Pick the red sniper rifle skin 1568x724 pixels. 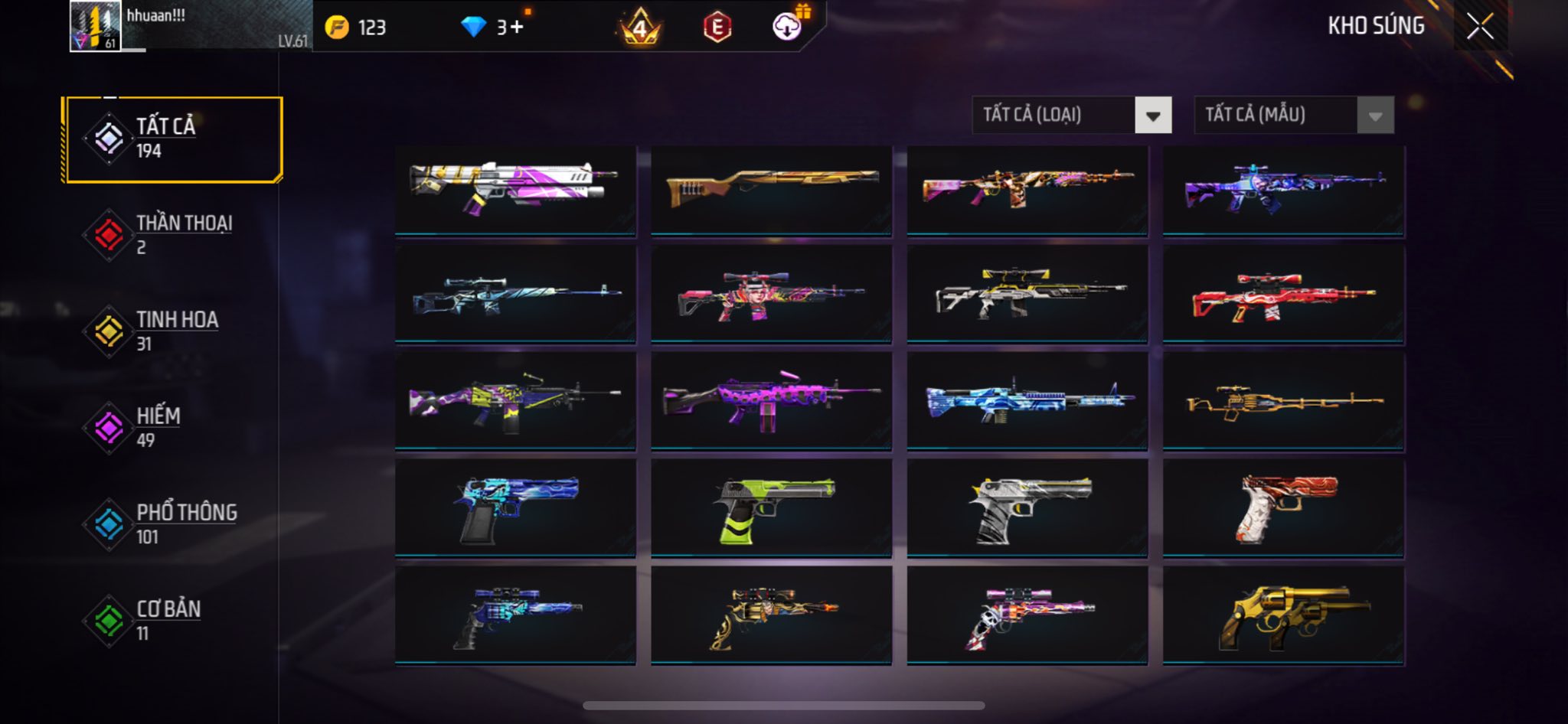(1283, 295)
